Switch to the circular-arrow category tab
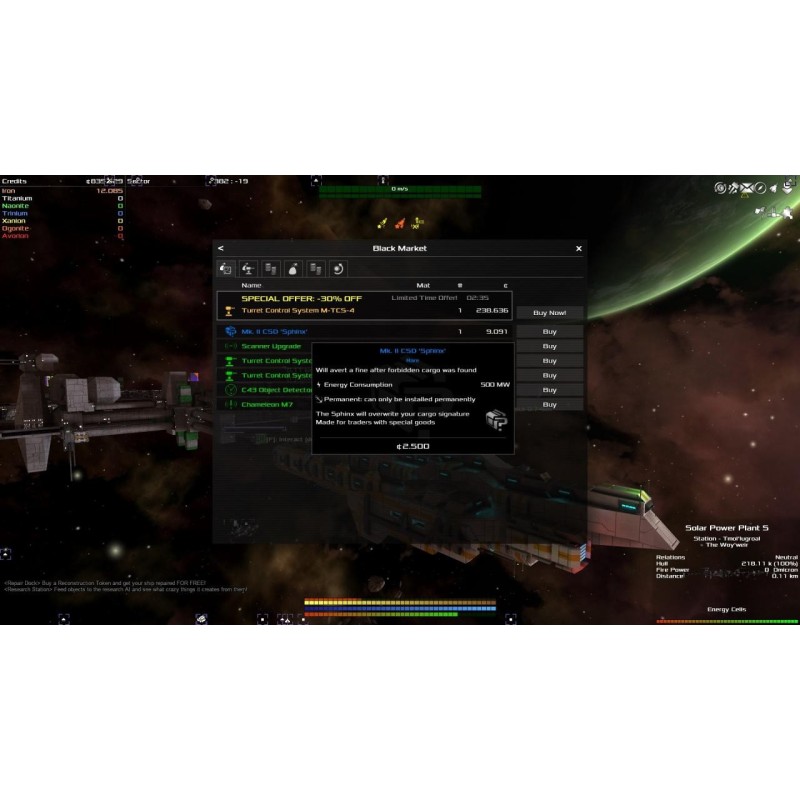Viewport: 800px width, 800px height. (338, 268)
